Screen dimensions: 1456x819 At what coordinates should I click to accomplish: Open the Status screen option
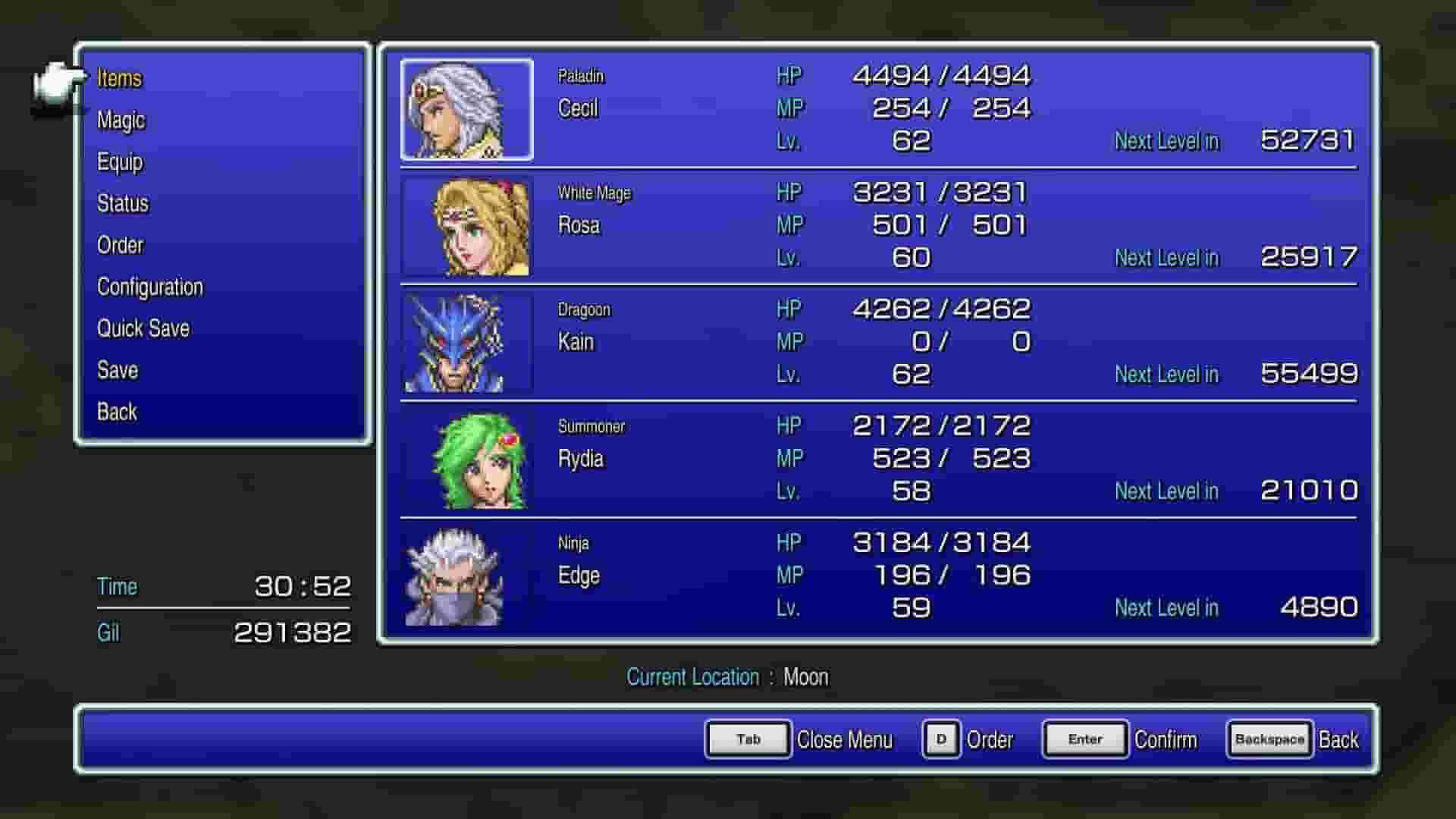123,203
